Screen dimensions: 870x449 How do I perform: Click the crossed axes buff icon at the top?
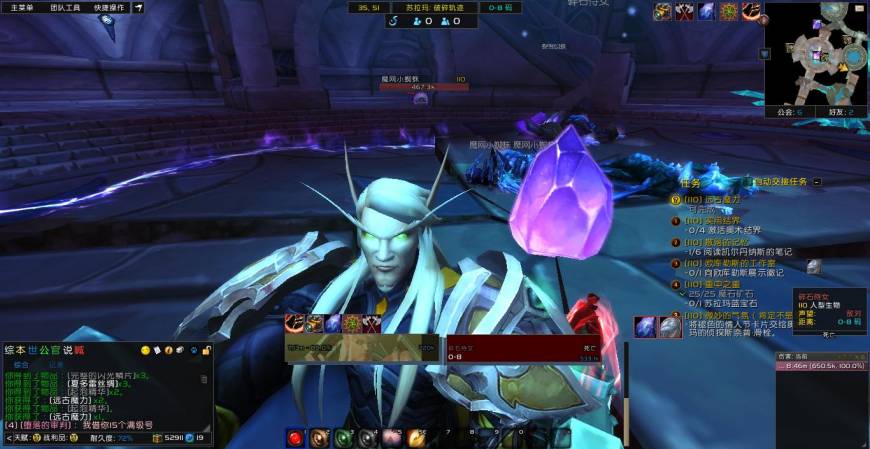pyautogui.click(x=685, y=12)
